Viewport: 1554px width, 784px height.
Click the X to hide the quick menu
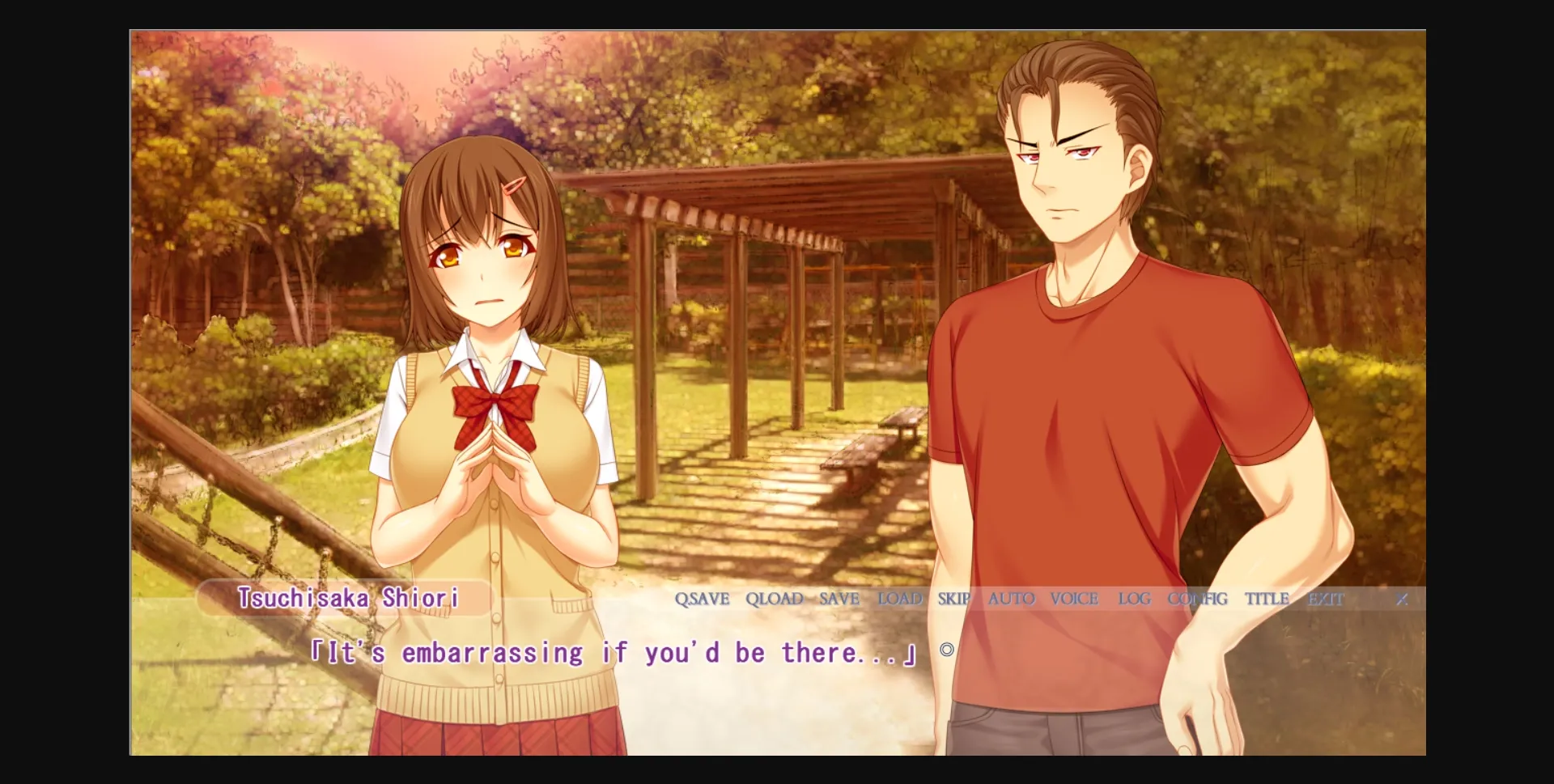(x=1403, y=600)
